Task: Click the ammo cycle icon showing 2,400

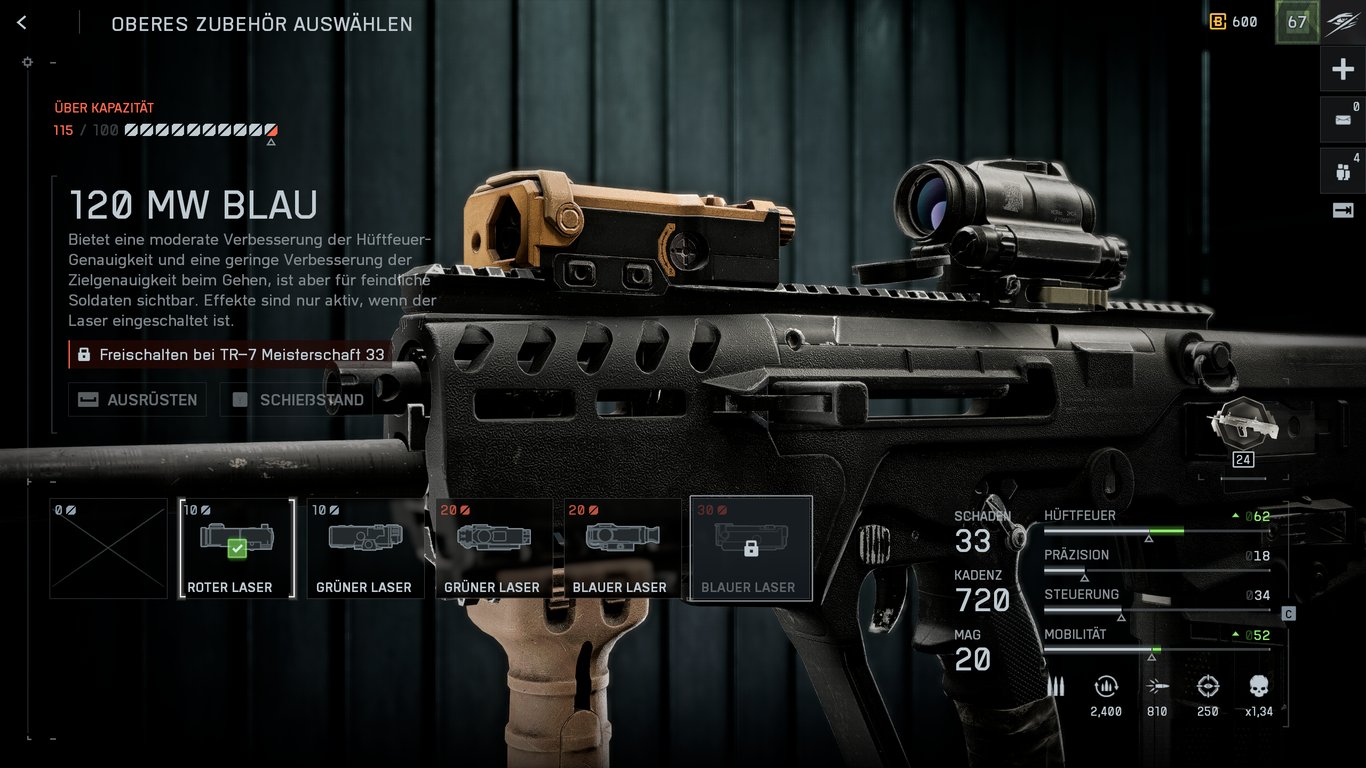Action: tap(1106, 687)
